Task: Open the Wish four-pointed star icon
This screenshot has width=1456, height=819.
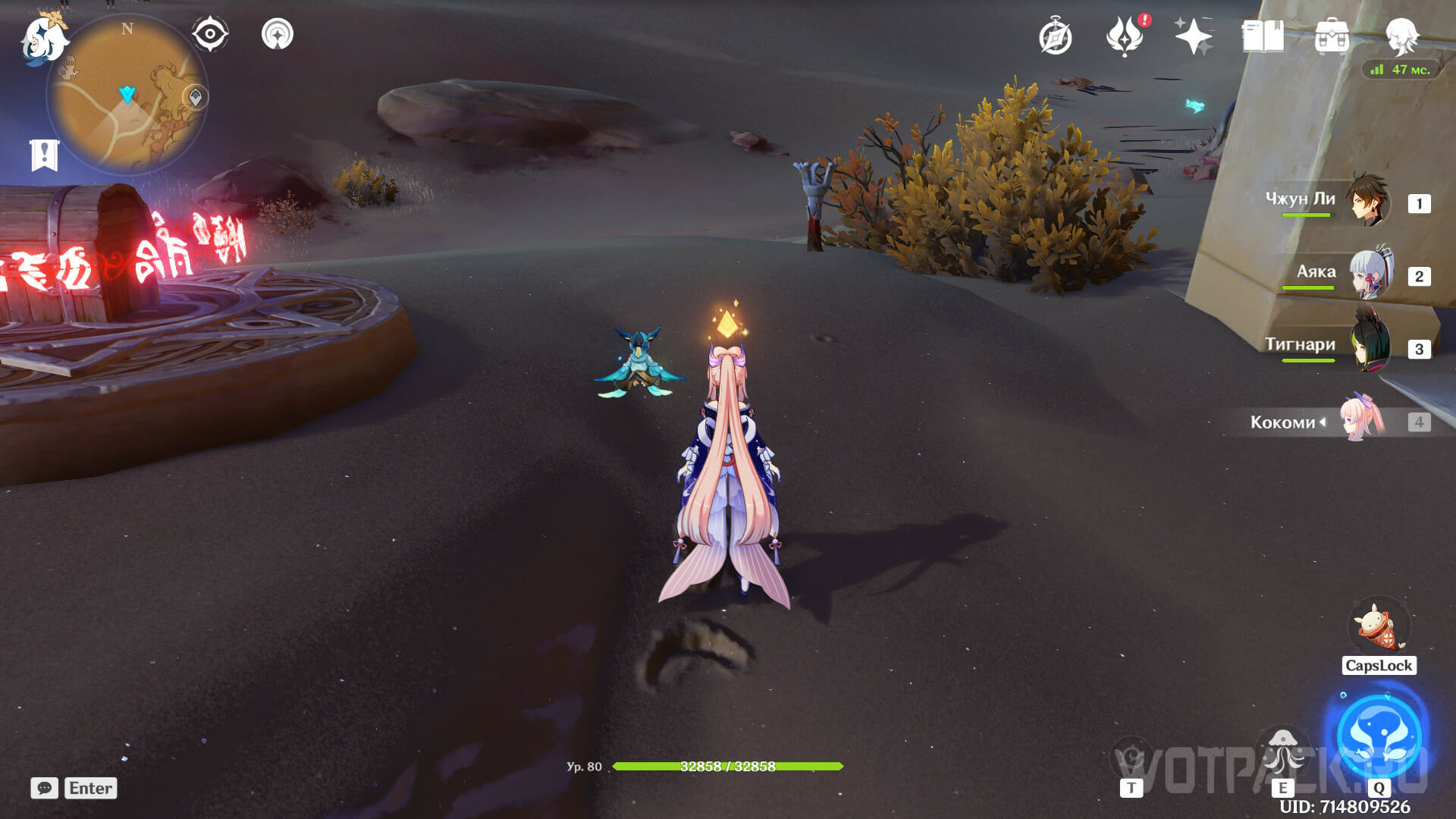Action: (x=1193, y=36)
